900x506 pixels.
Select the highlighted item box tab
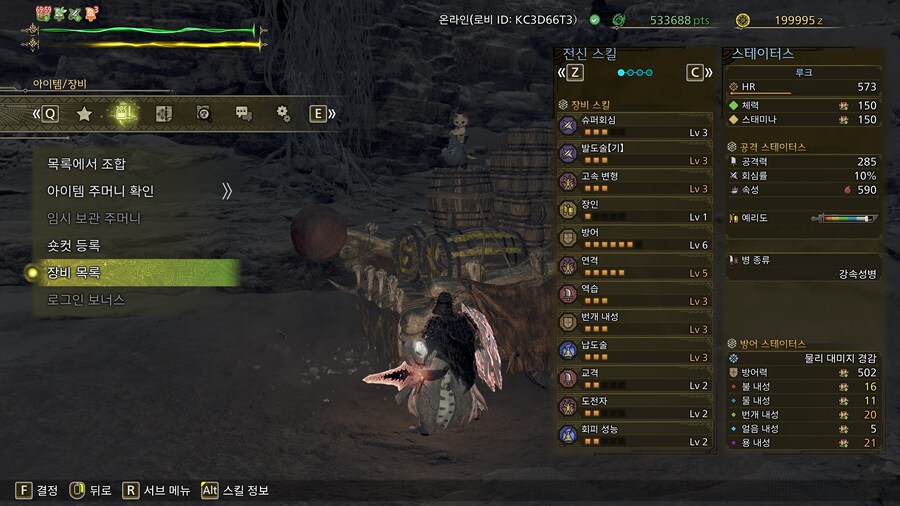[123, 114]
